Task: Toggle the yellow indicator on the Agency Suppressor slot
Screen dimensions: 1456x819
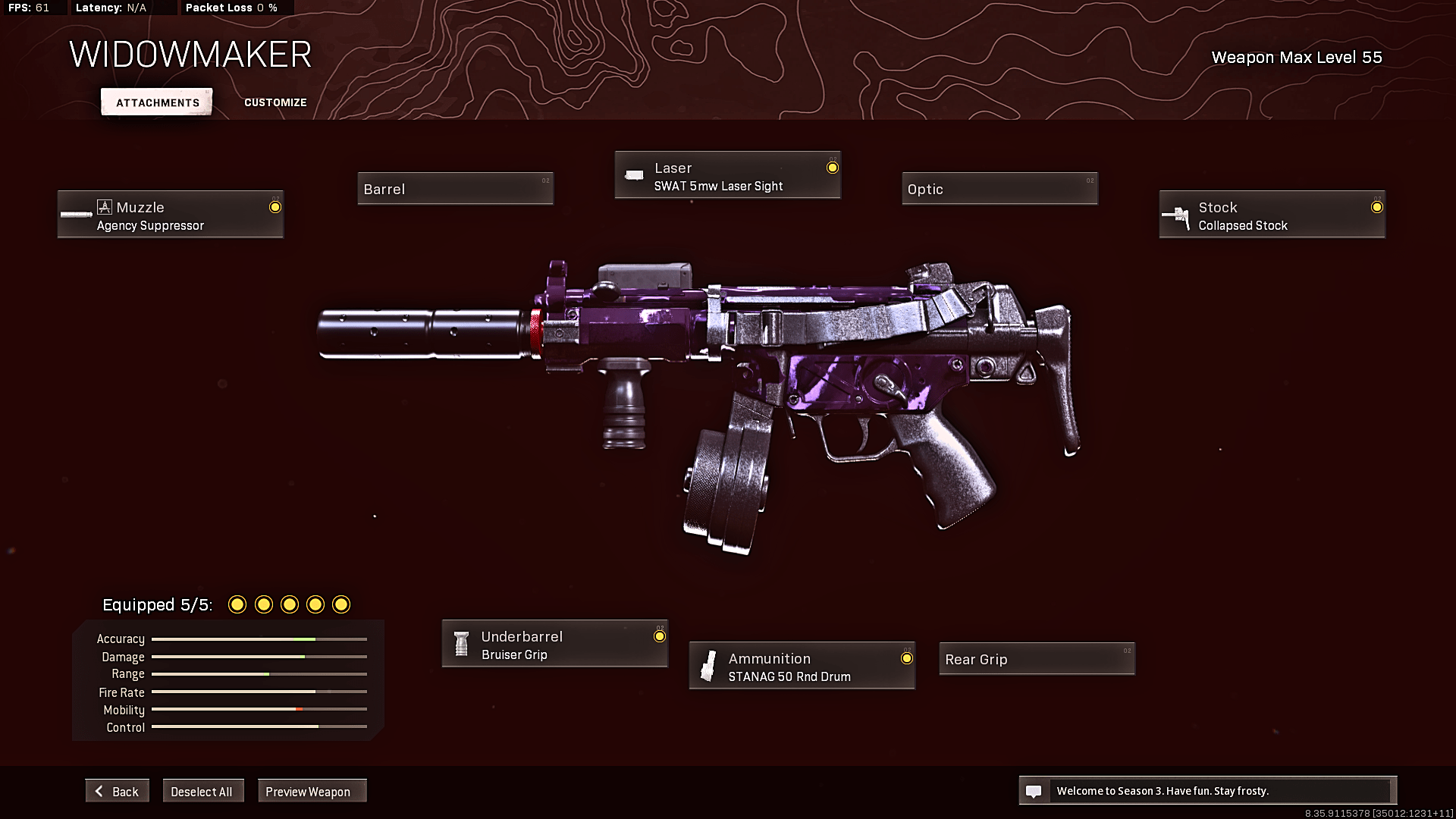Action: pyautogui.click(x=275, y=206)
